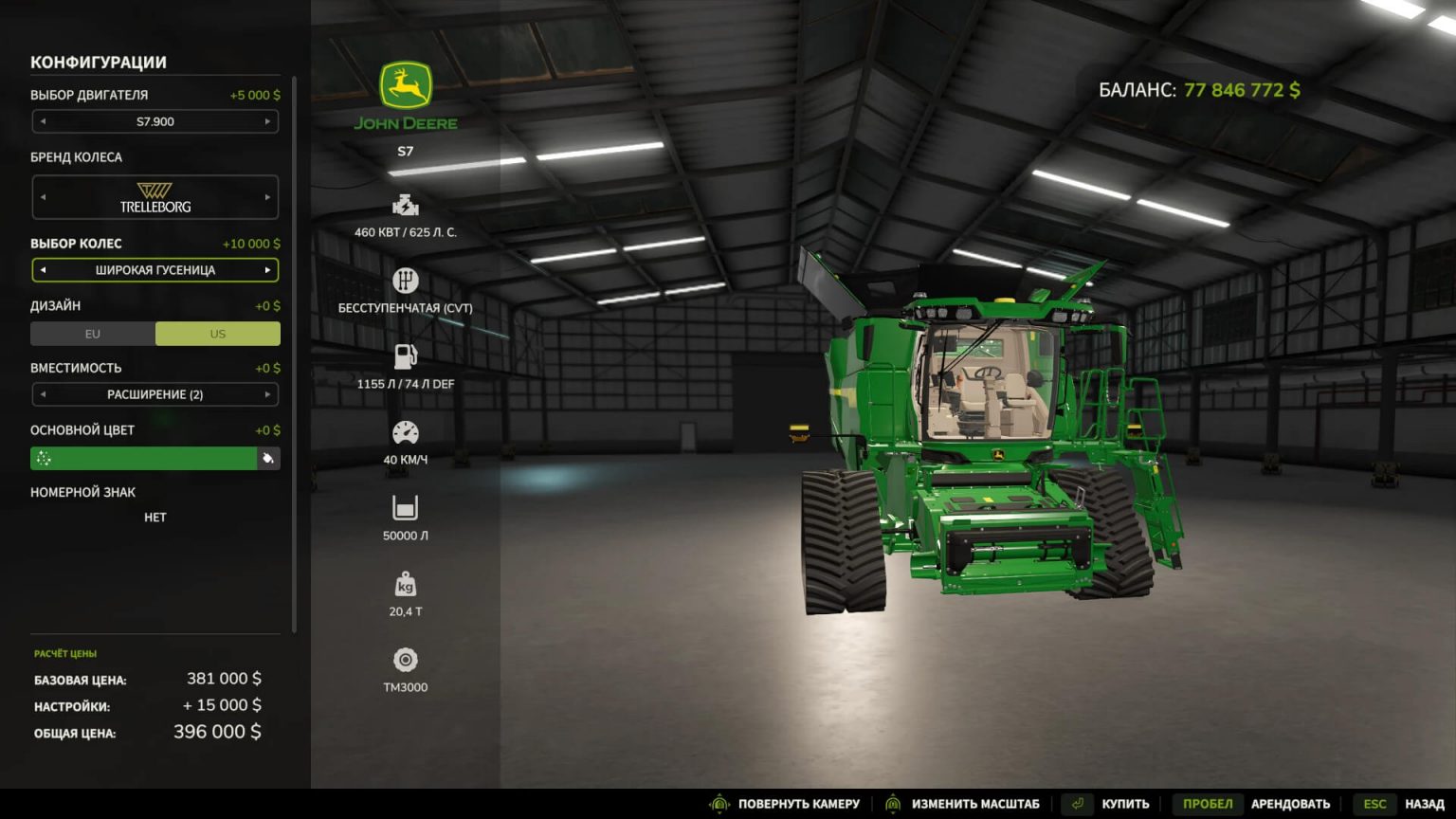
Task: Select the US design option
Action: pyautogui.click(x=217, y=334)
